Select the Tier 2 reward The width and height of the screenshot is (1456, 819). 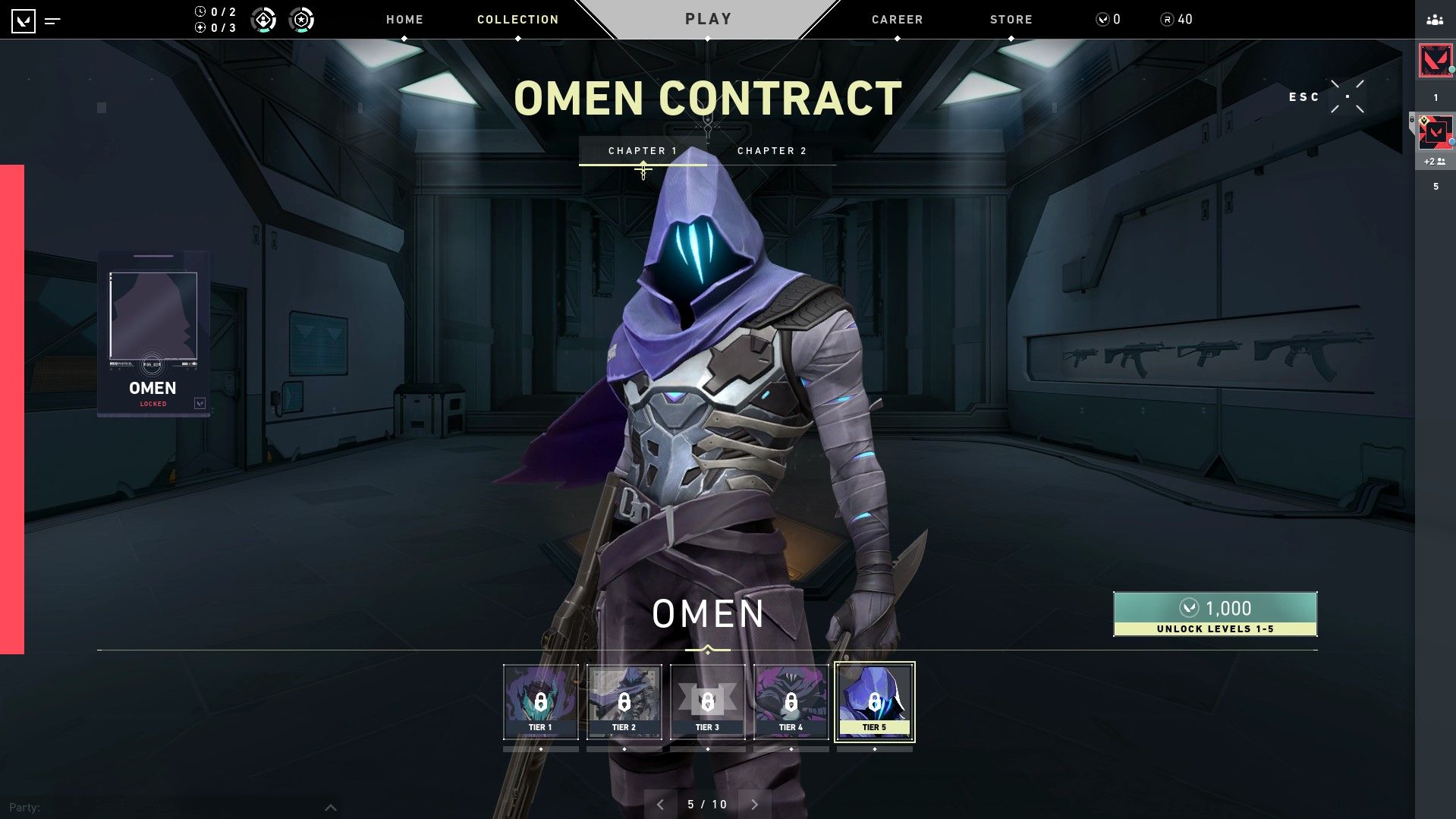pos(624,702)
